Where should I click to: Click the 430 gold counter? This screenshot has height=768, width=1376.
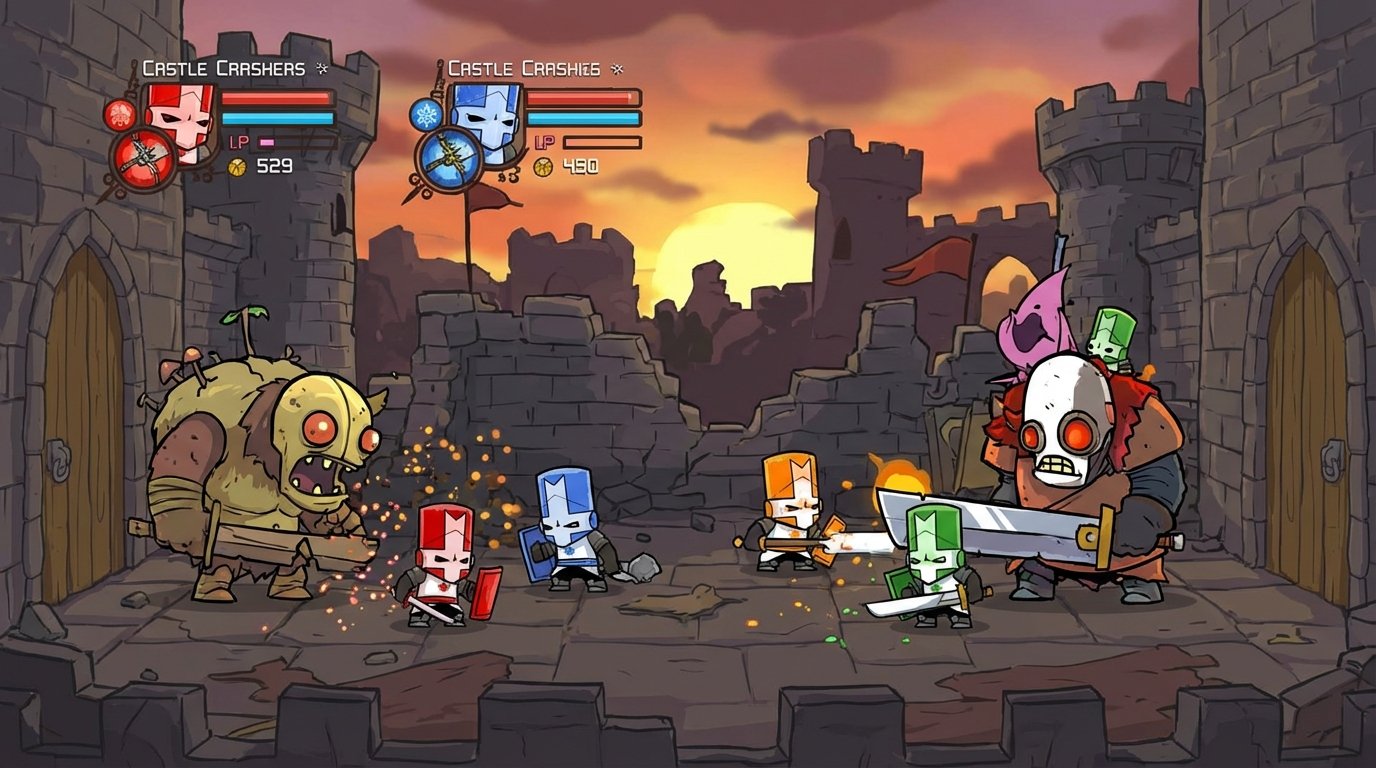pos(579,166)
